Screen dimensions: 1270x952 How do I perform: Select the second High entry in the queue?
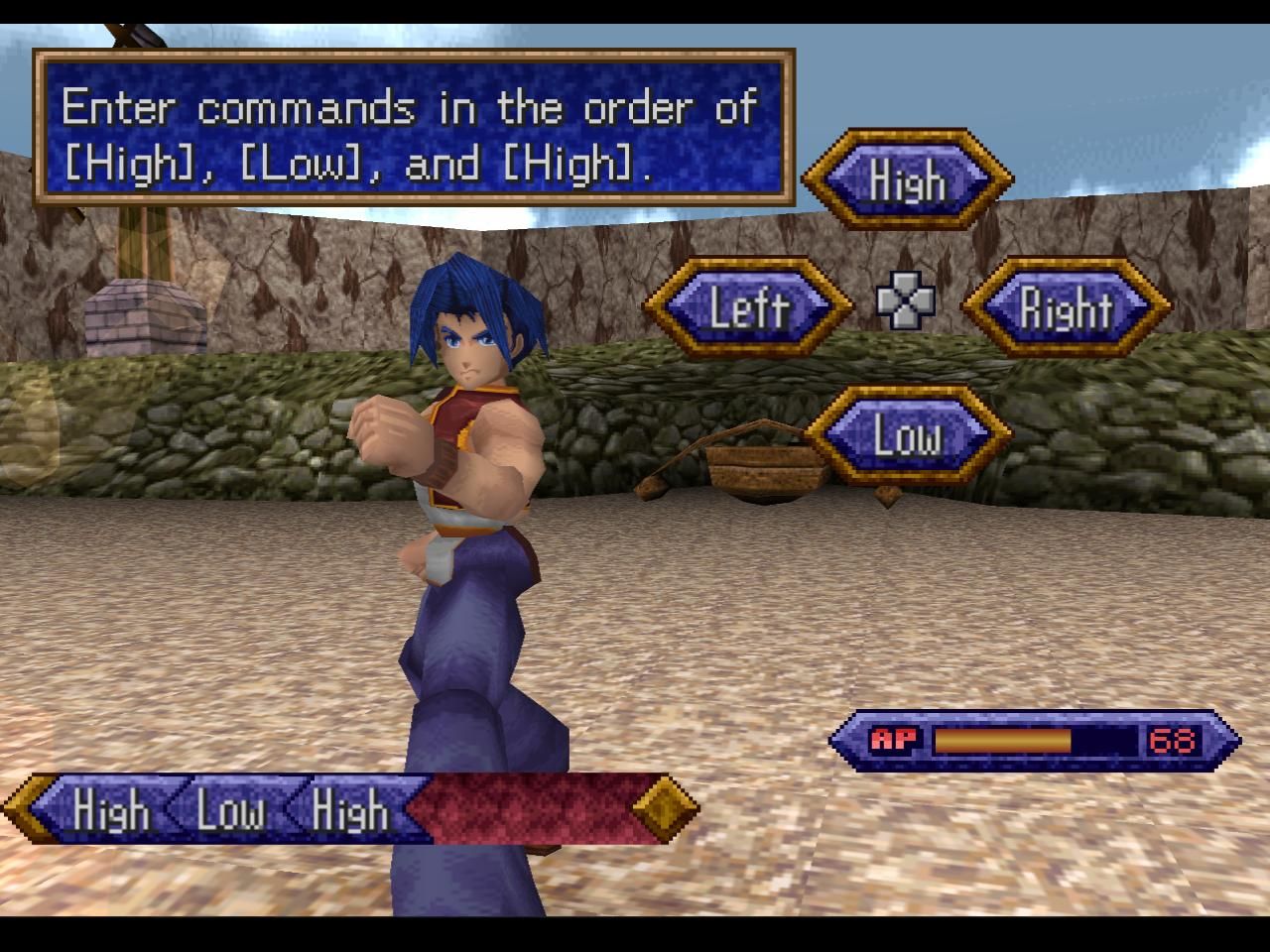[x=349, y=813]
